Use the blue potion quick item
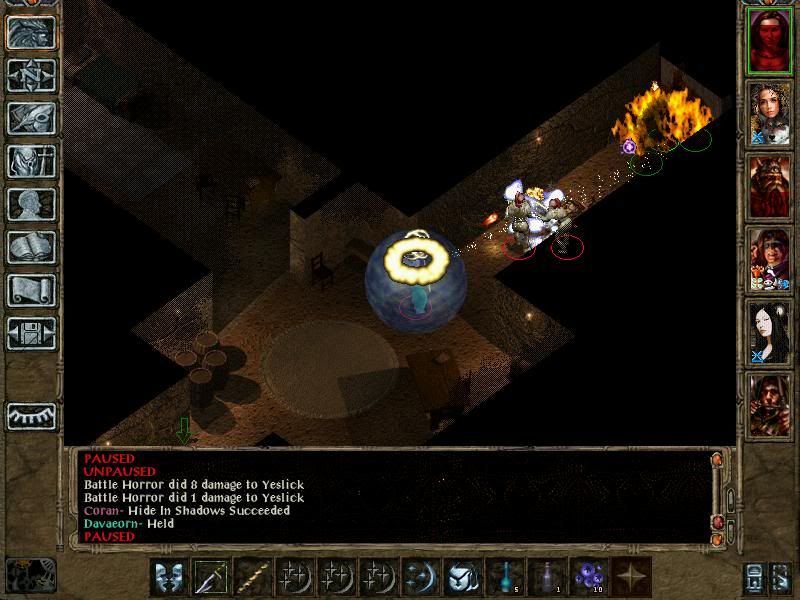Screen dimensions: 800x600 click(x=505, y=577)
